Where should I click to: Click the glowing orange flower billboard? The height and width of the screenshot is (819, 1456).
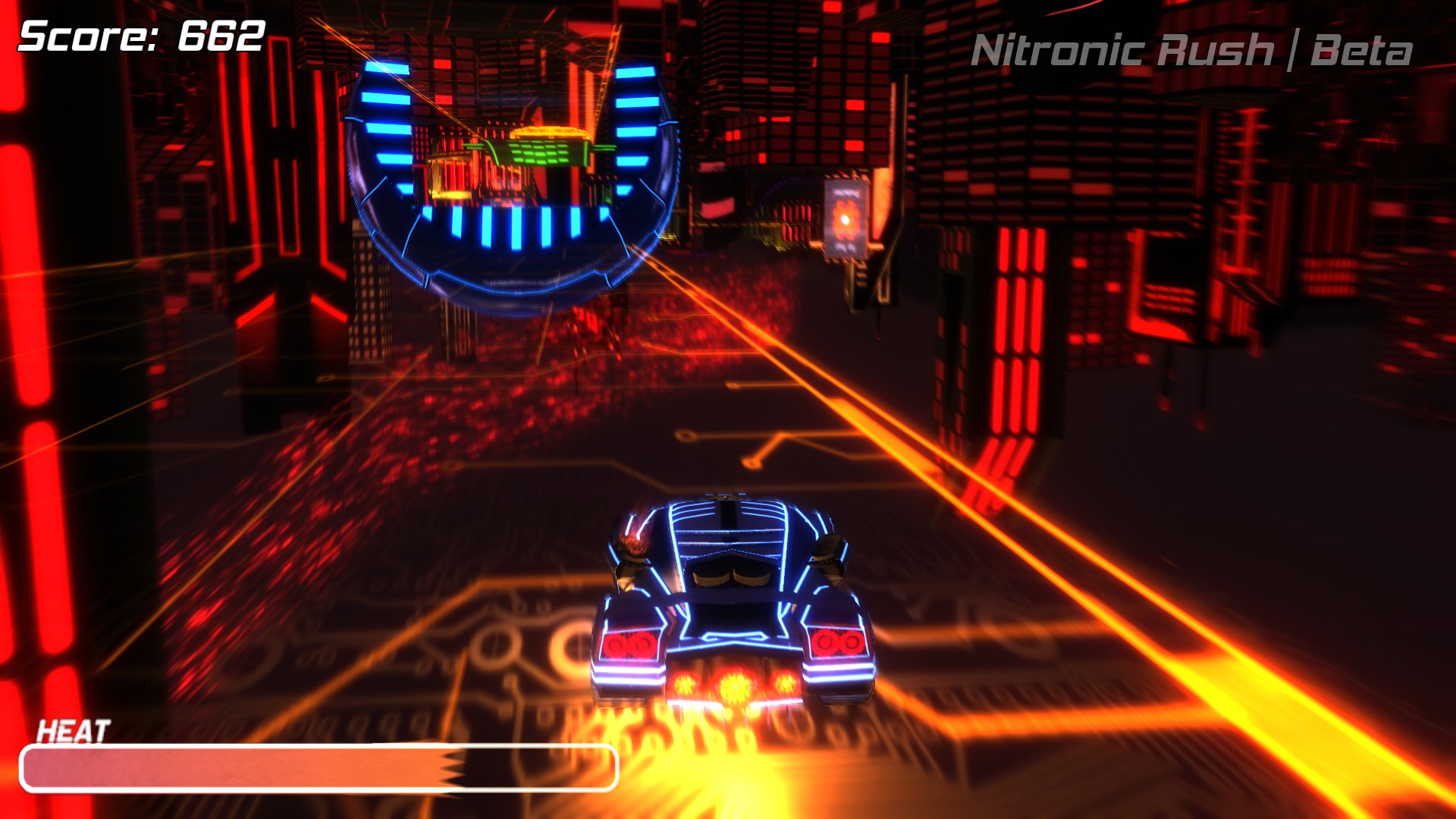click(x=846, y=220)
